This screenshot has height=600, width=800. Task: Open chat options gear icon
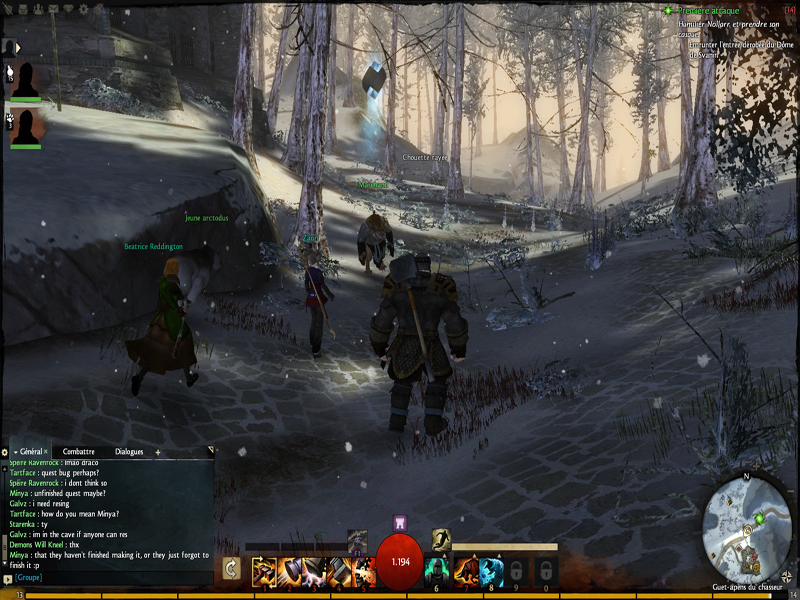[x=4, y=452]
